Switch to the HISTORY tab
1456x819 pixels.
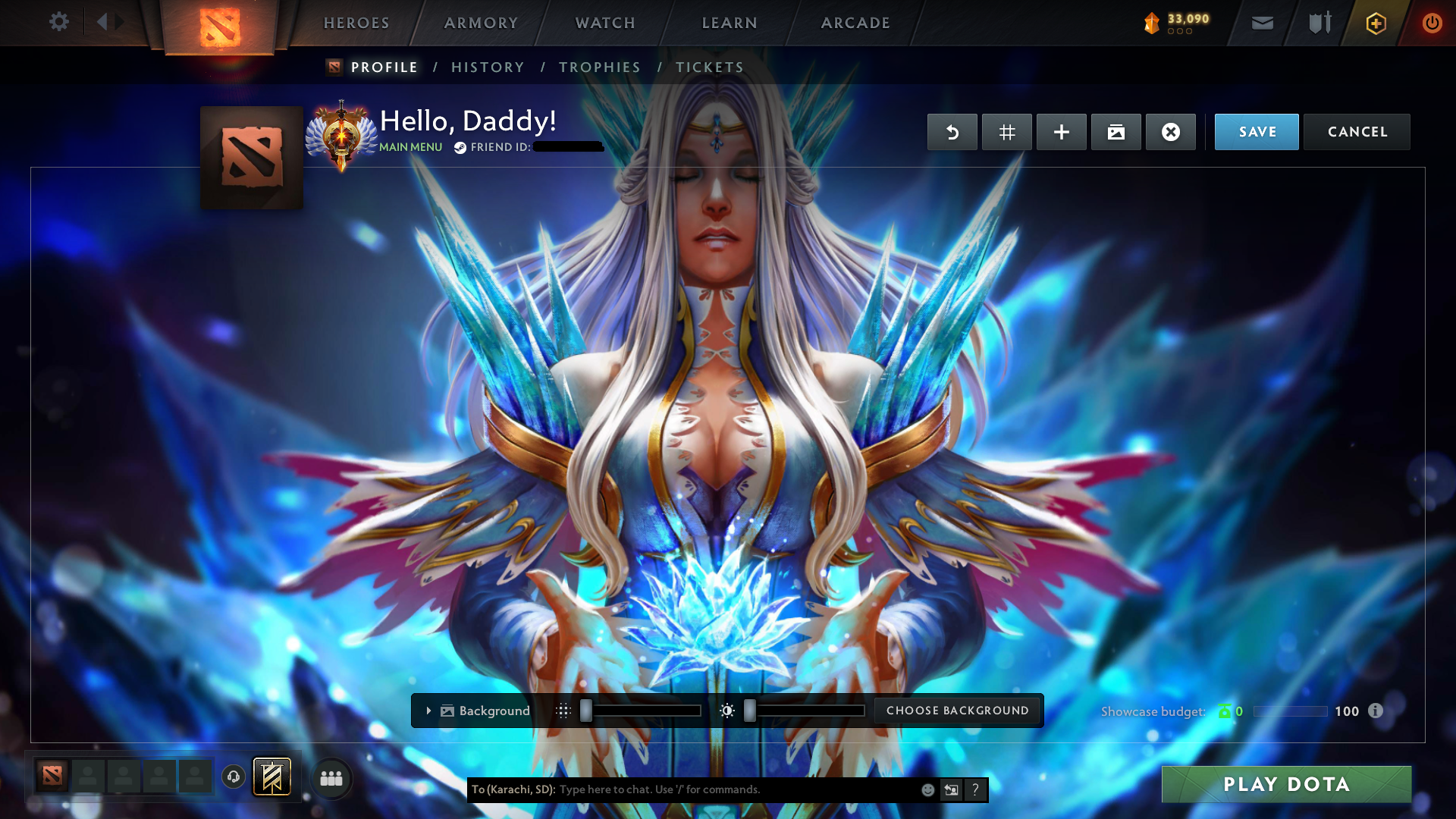487,67
